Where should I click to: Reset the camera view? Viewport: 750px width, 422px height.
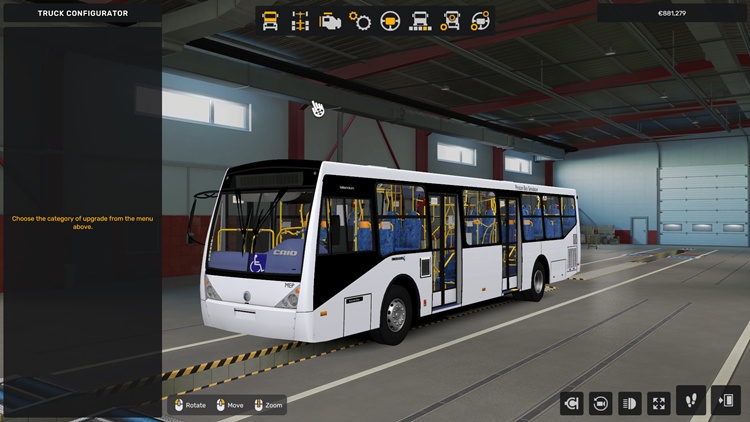[601, 403]
